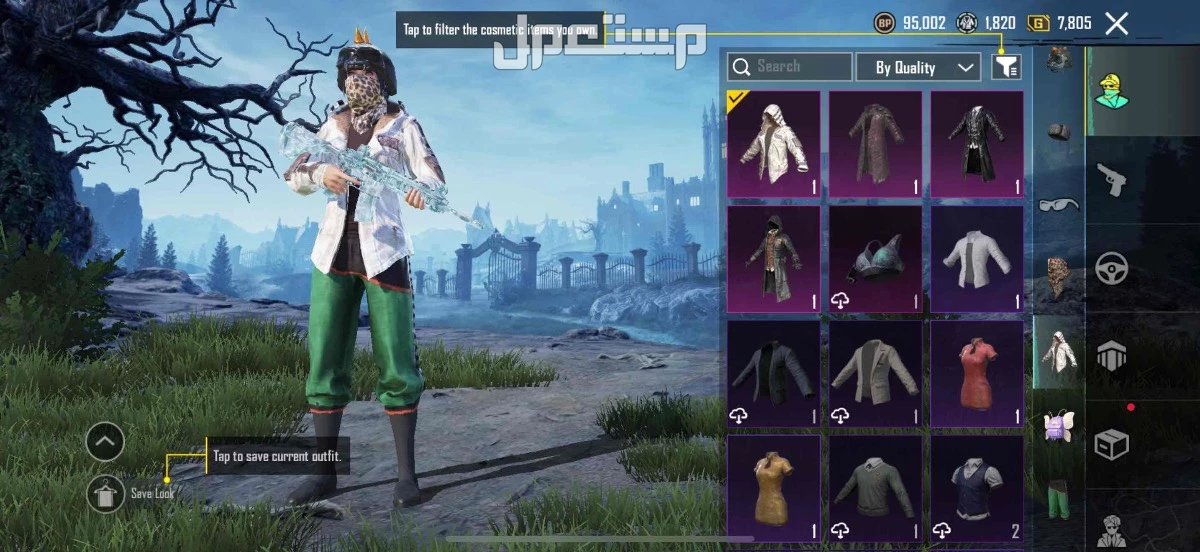
Task: Click the cosmetic search field
Action: point(790,67)
